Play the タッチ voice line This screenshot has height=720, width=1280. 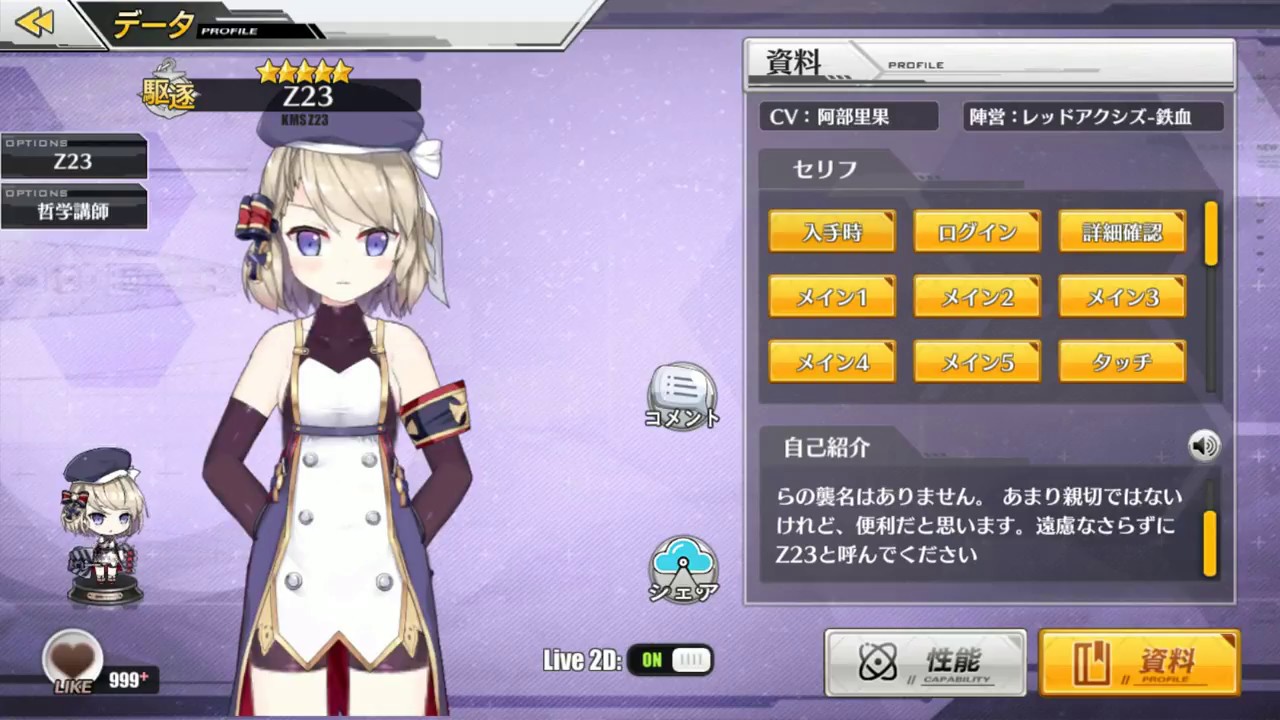click(1122, 362)
